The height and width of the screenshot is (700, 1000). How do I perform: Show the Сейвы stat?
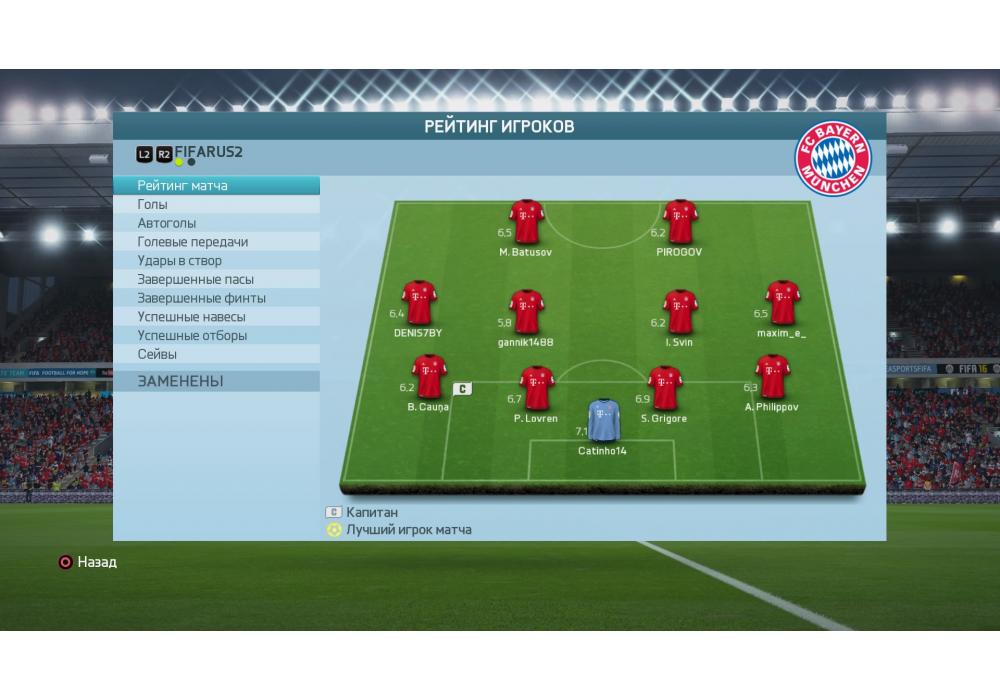(216, 354)
